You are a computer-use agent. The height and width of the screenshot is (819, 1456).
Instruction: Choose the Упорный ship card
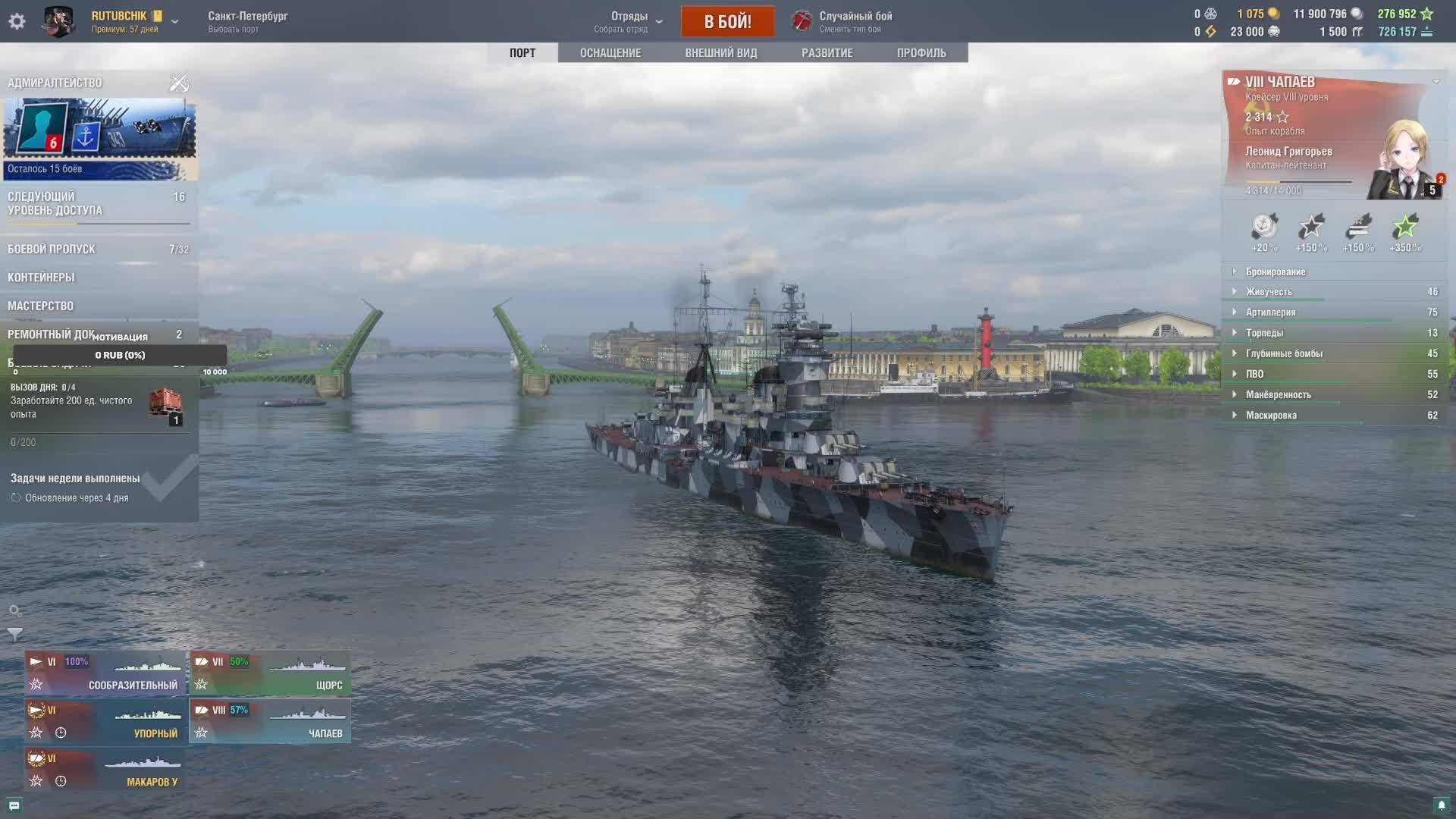(x=105, y=721)
